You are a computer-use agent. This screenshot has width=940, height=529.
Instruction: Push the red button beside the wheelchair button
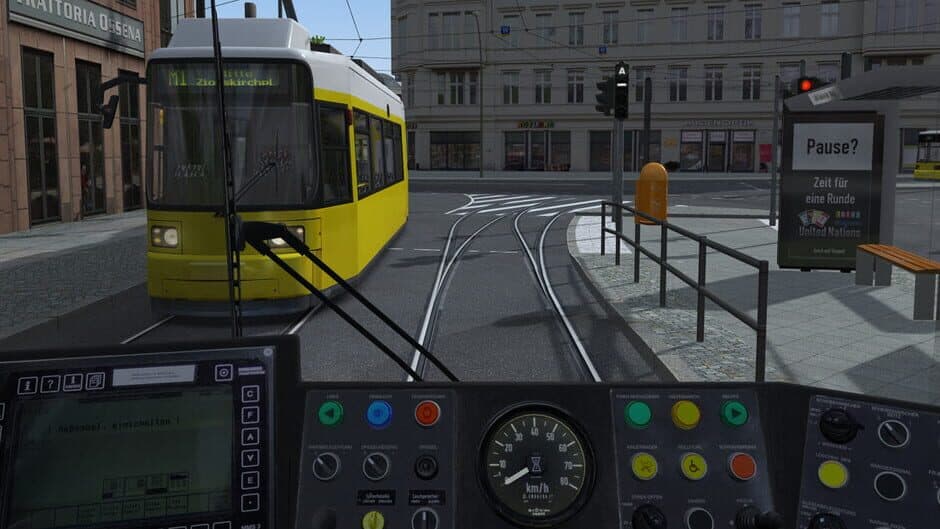point(742,466)
